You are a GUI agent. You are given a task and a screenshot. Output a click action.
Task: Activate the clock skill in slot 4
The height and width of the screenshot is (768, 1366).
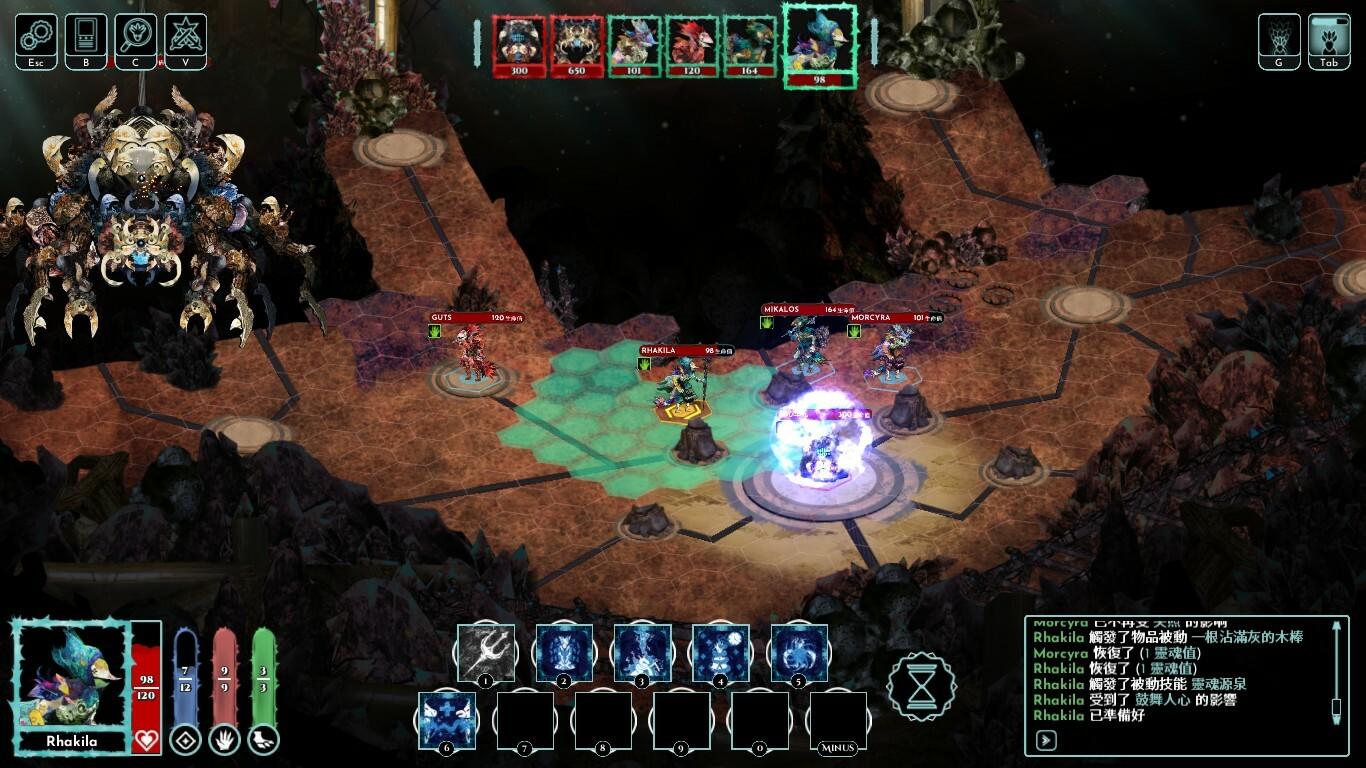720,652
